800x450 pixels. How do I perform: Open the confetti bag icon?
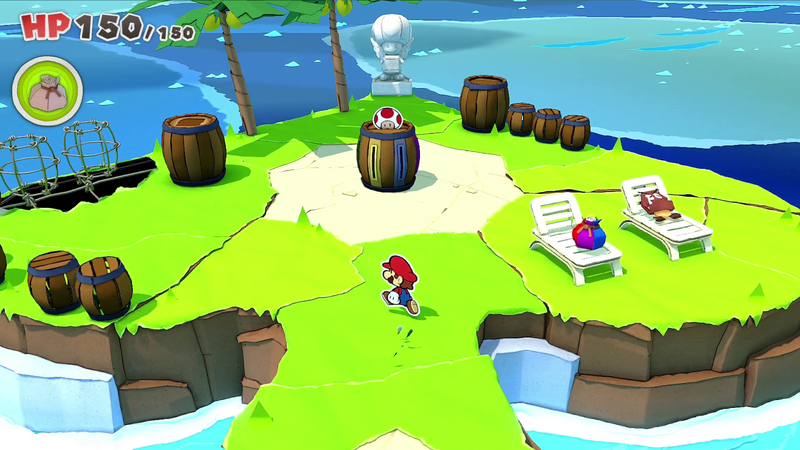46,92
